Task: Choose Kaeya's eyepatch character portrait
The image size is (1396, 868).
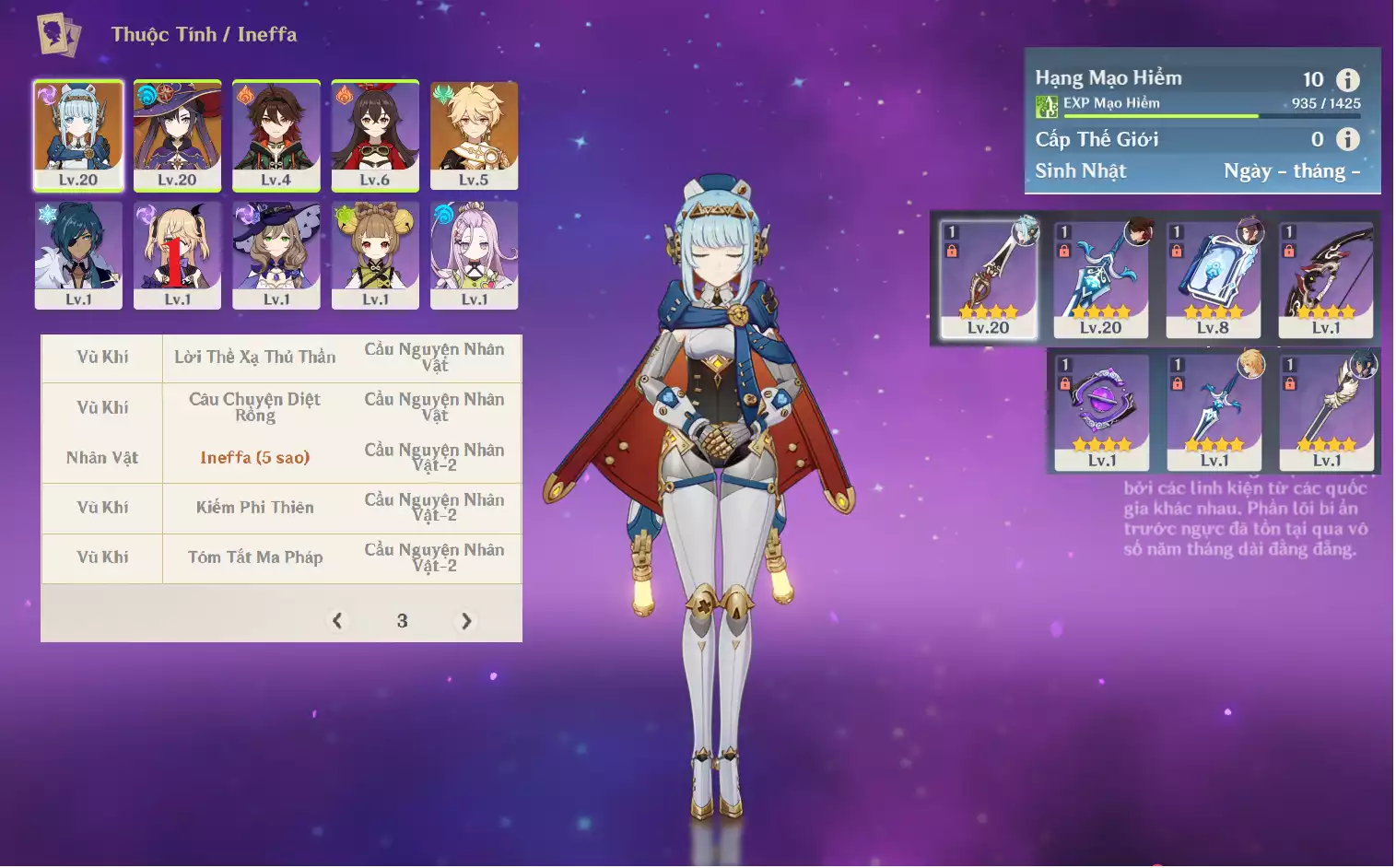Action: point(78,254)
